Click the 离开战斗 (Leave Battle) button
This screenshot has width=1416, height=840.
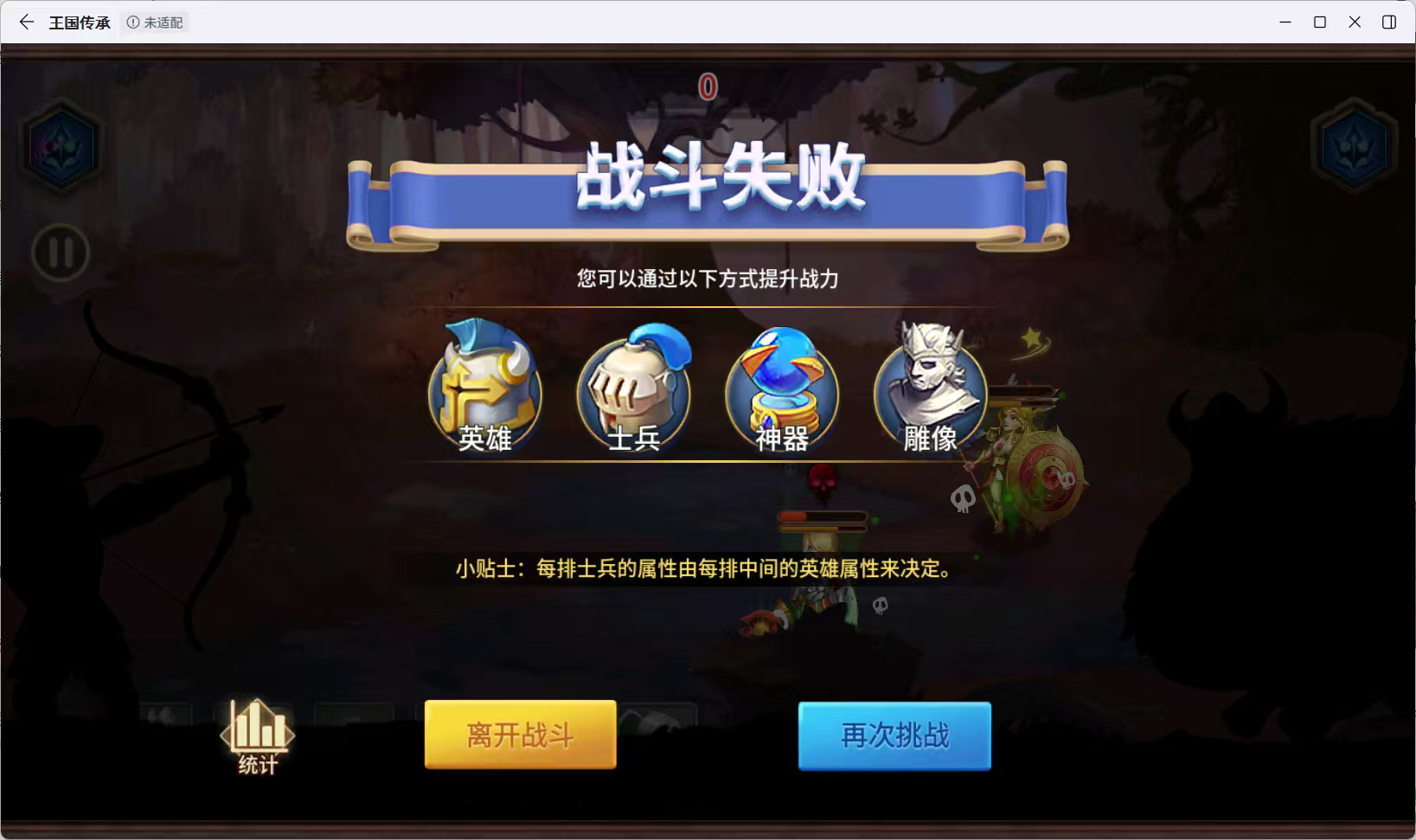click(x=520, y=734)
